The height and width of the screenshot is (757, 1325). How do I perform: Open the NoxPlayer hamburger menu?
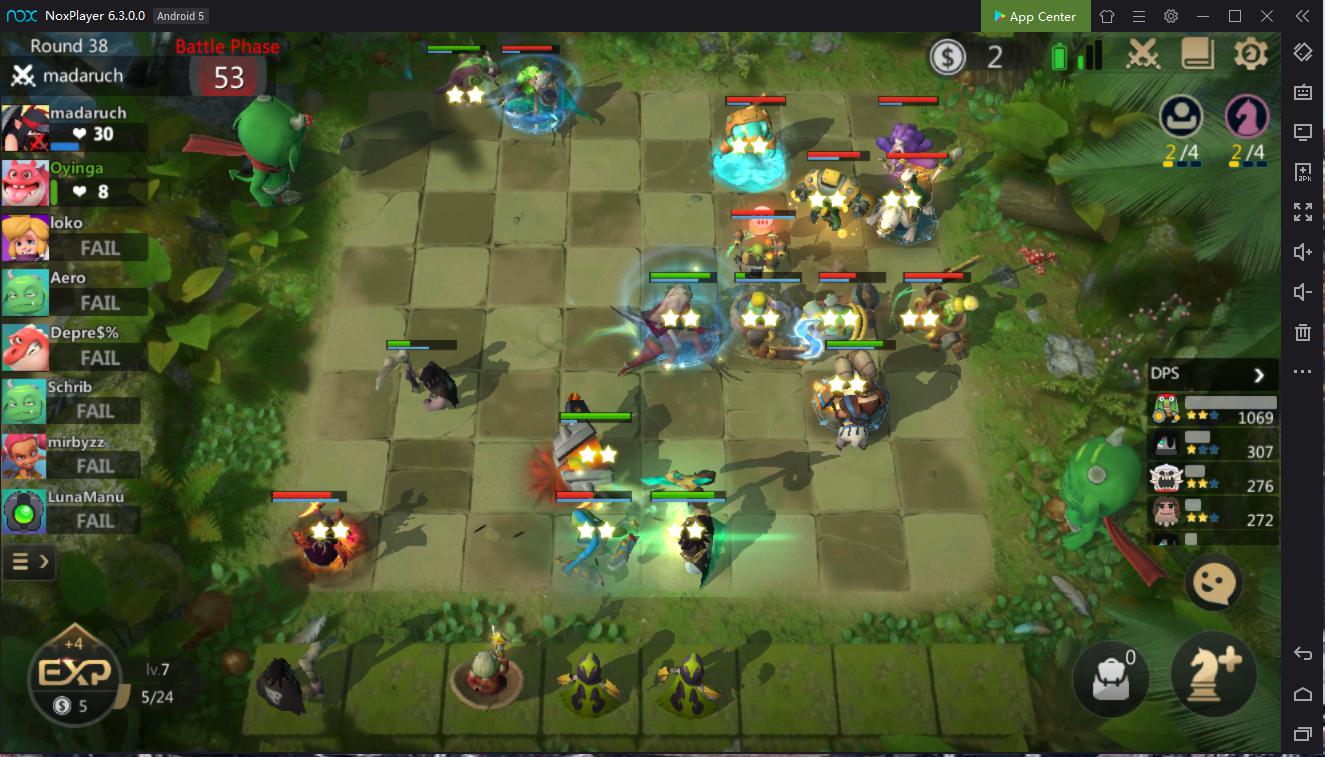(x=1137, y=16)
